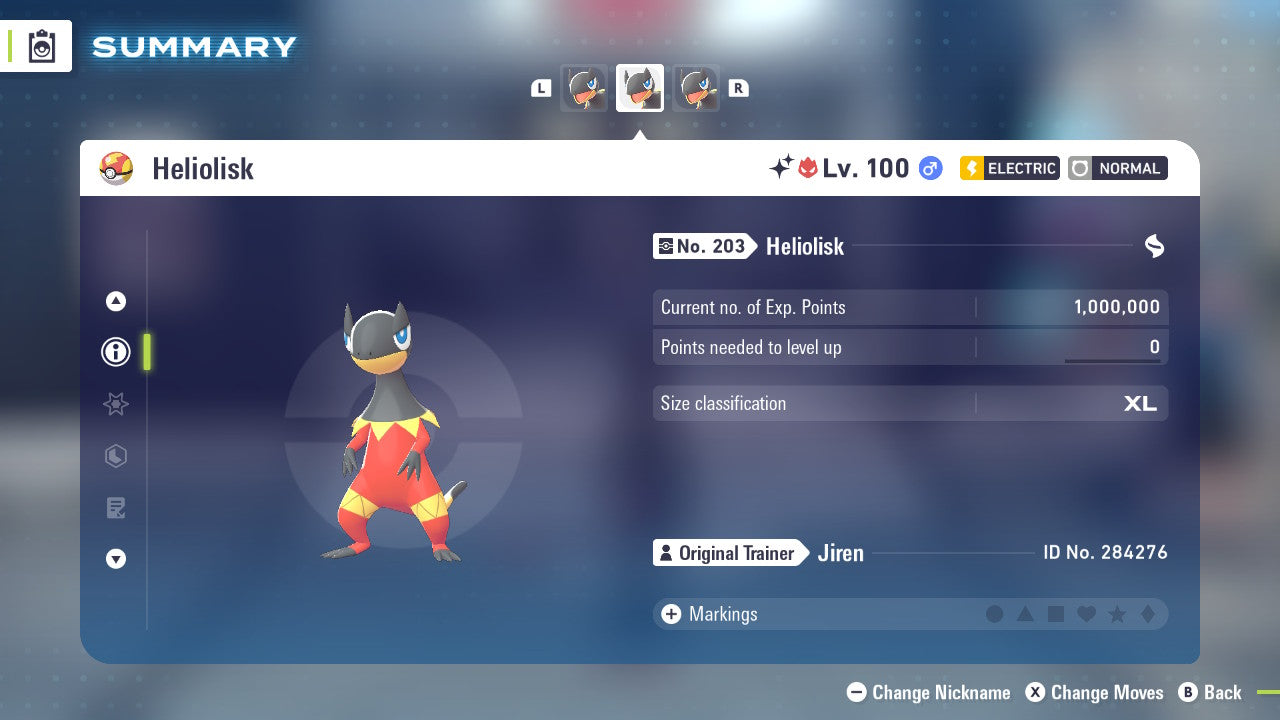Open the ribbons page via the star icon

[x=115, y=404]
